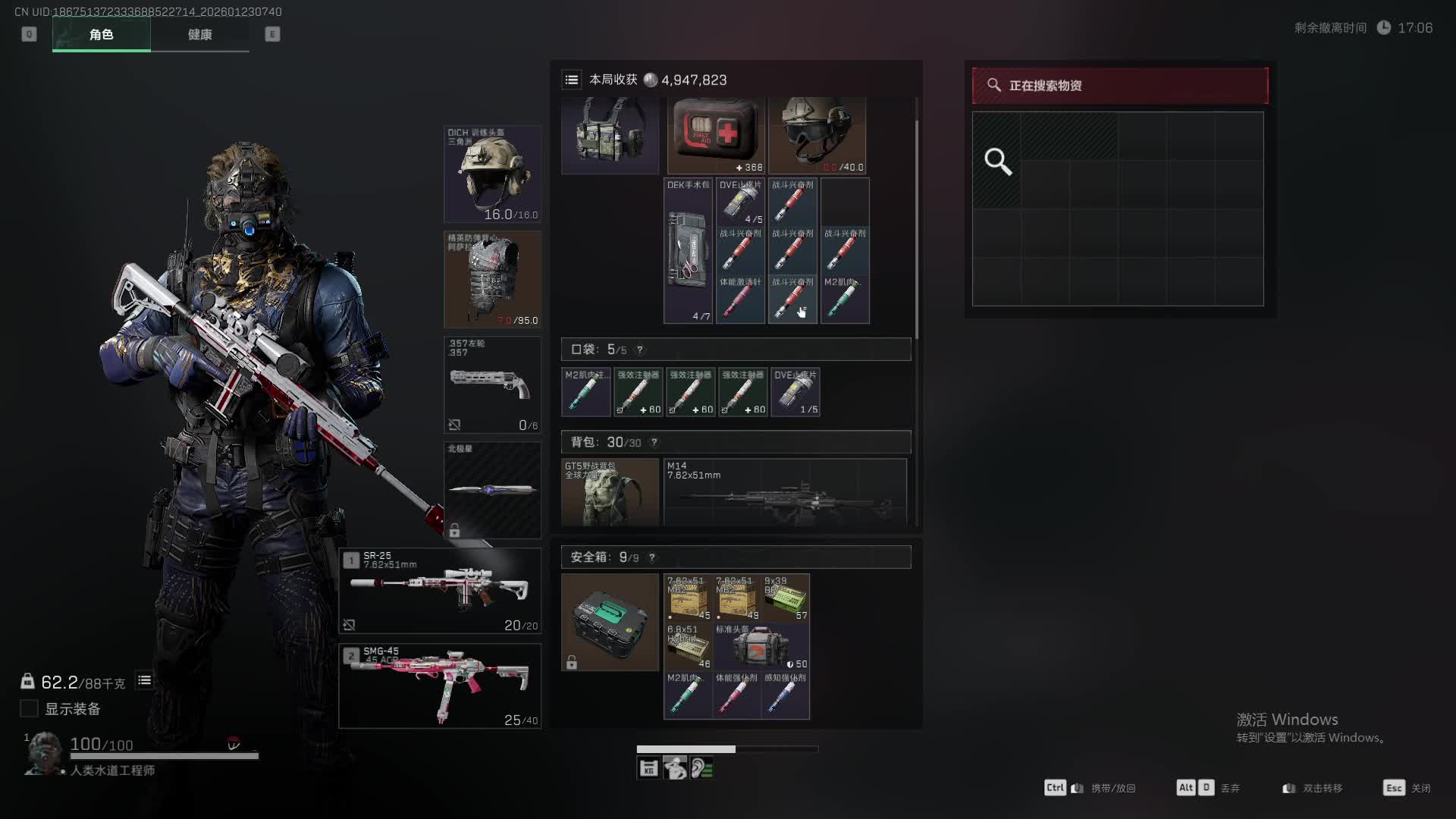Select the DEK手术包 surgical kit

tap(689, 251)
